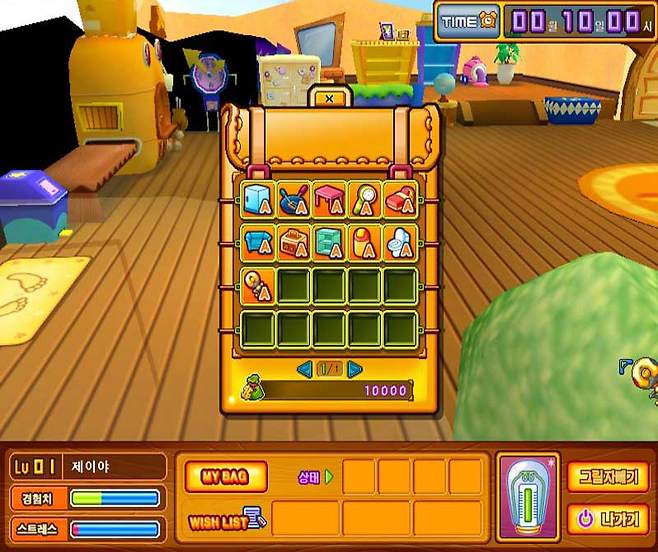Choose the light bulb lamp item
658x552 pixels.
[x=258, y=286]
